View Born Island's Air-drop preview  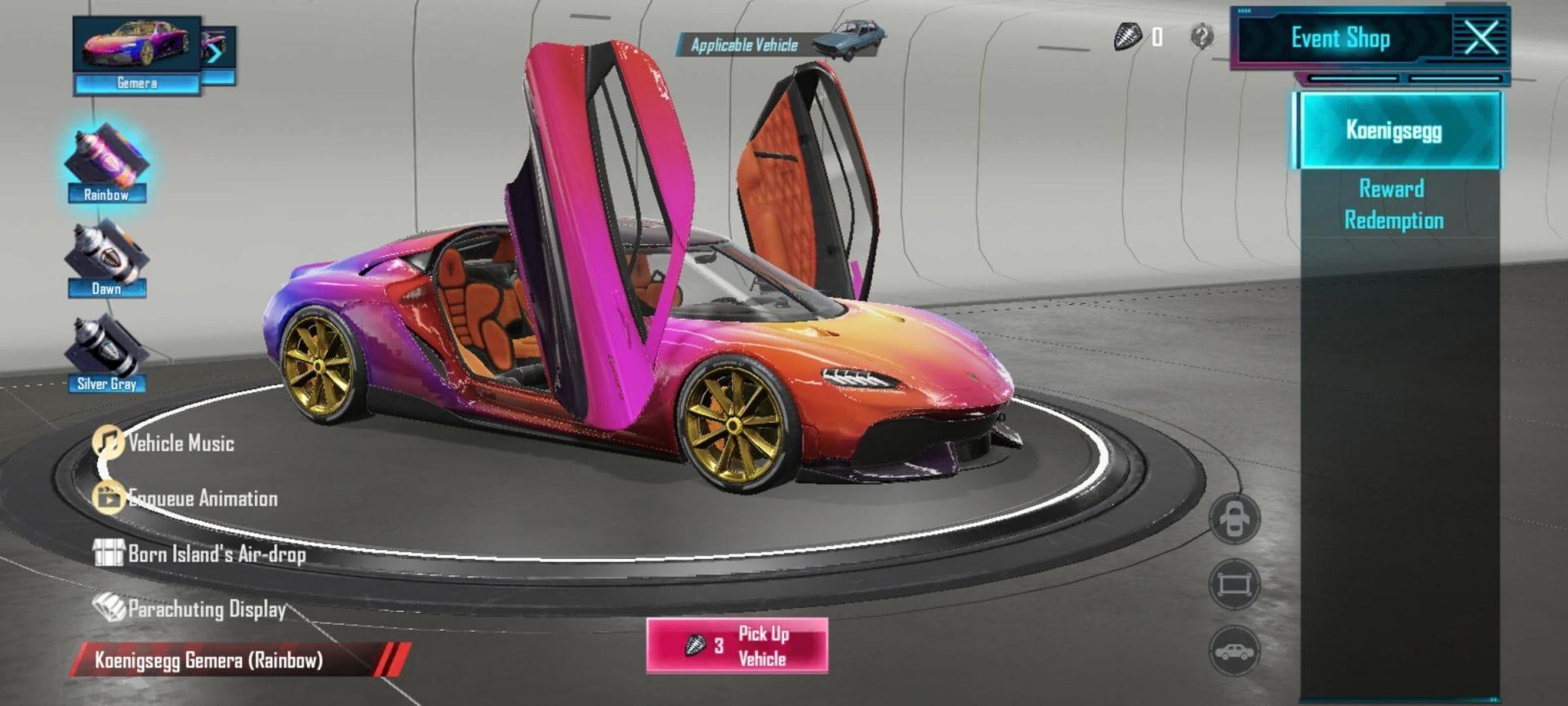200,554
